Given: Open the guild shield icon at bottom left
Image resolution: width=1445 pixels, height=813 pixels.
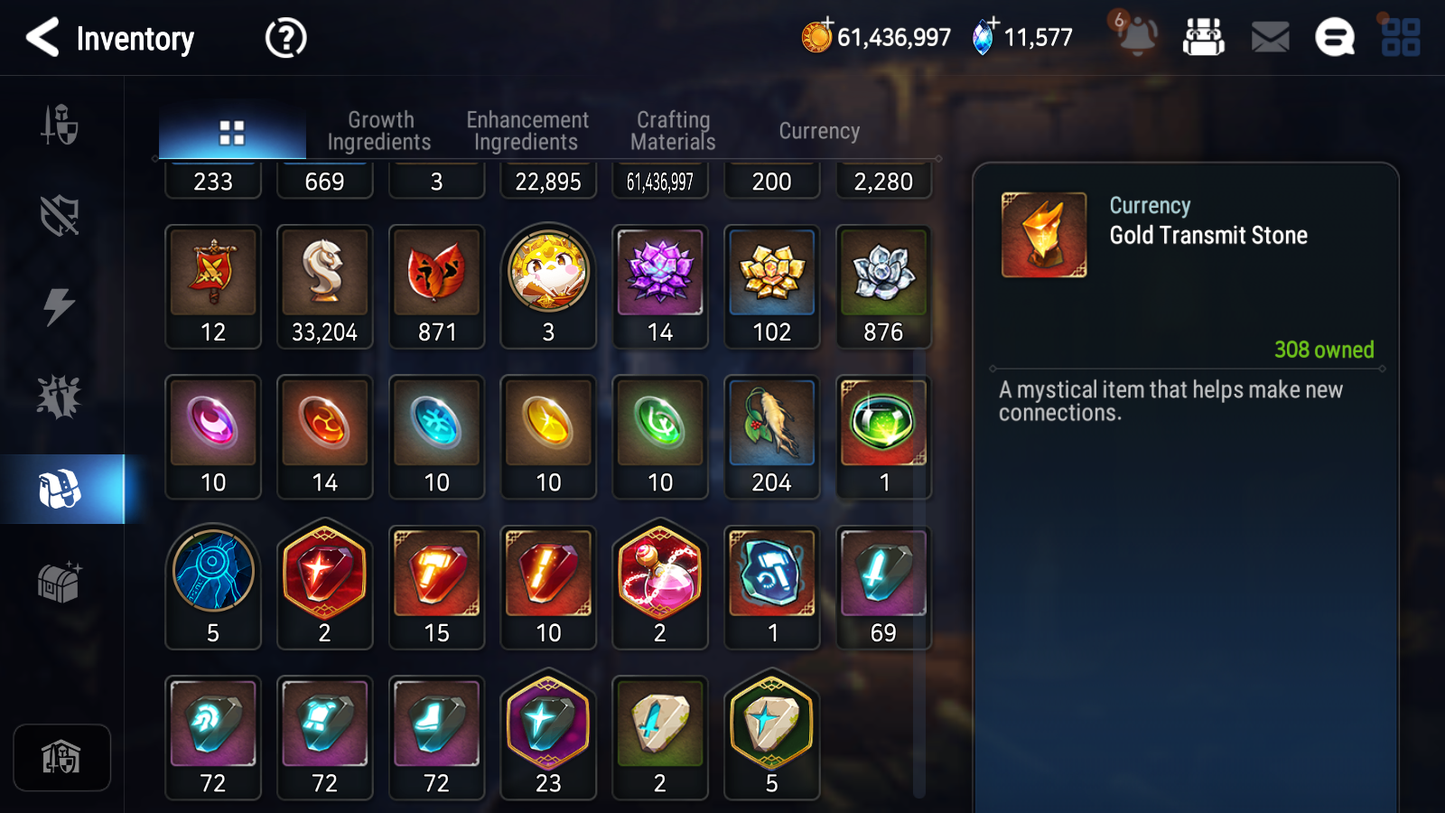Looking at the screenshot, I should pos(62,758).
